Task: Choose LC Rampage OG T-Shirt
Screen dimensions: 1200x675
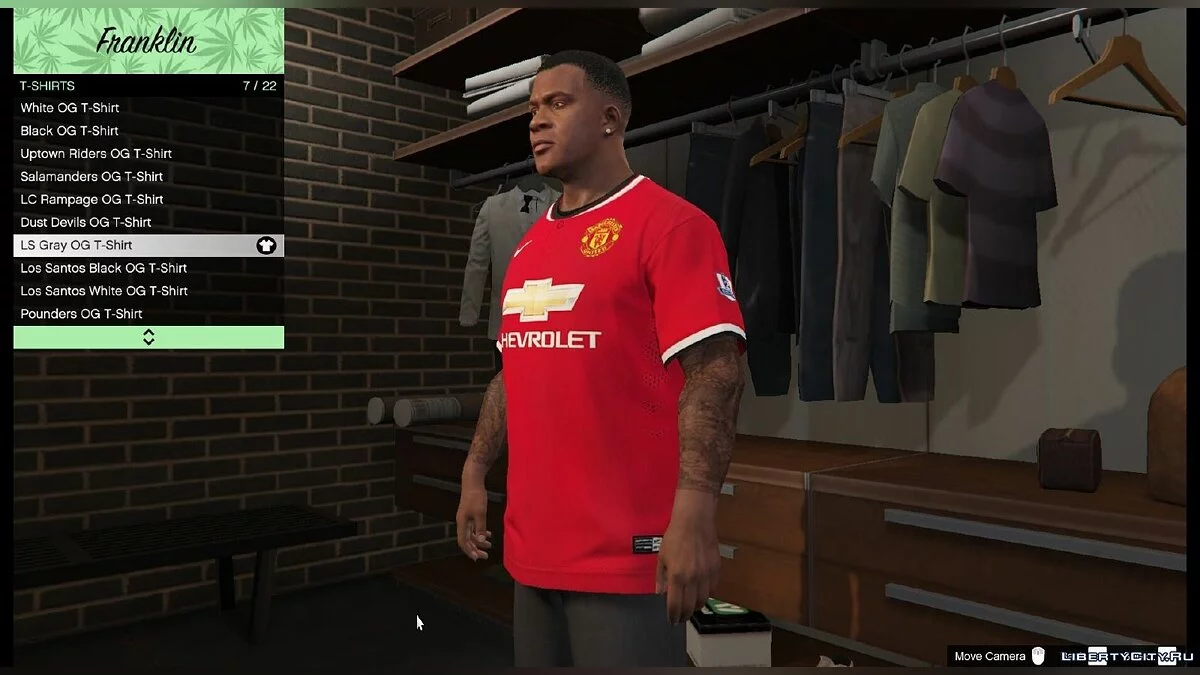Action: (x=148, y=200)
